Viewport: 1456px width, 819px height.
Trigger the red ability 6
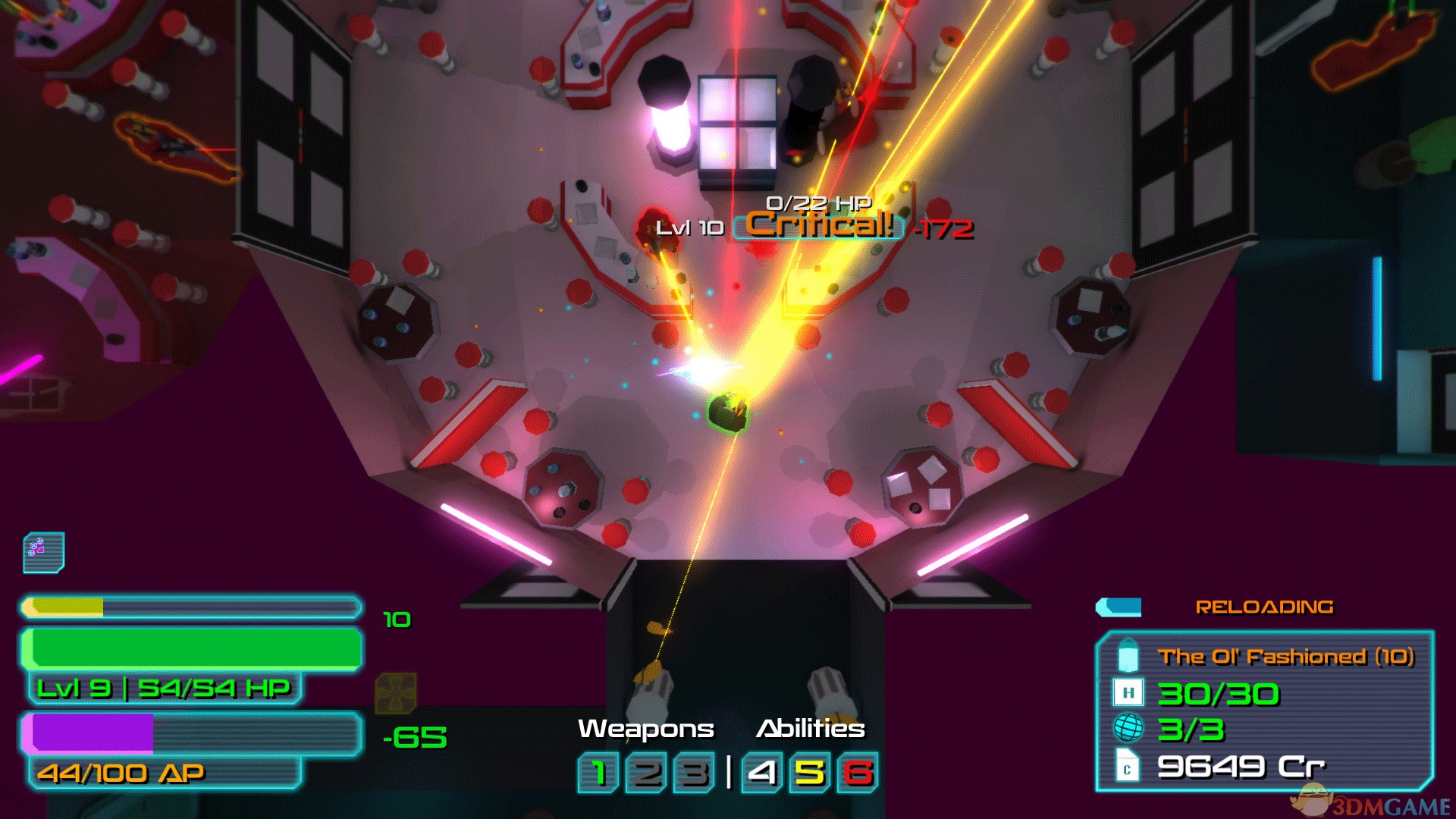(x=858, y=773)
